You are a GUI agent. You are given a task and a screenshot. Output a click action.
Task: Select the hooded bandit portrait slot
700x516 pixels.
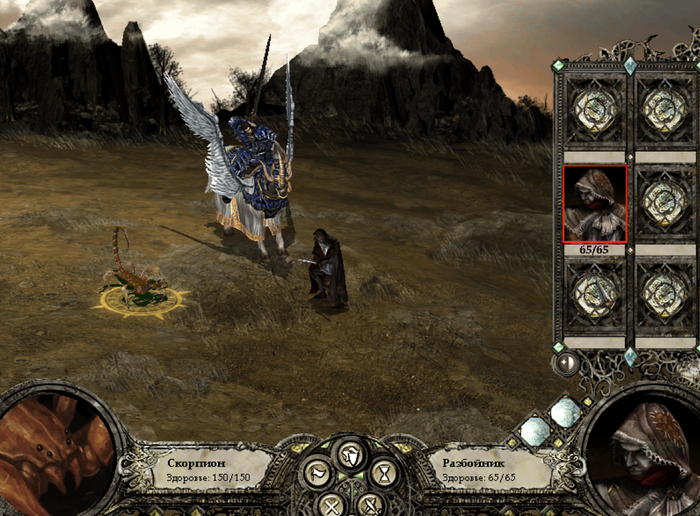pos(595,204)
